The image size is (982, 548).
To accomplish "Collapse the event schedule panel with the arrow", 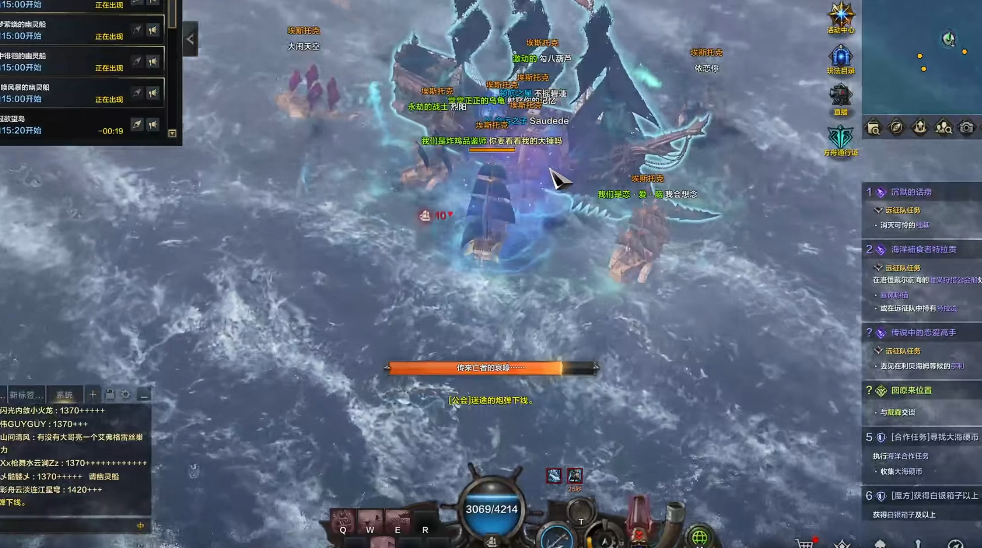I will point(190,39).
